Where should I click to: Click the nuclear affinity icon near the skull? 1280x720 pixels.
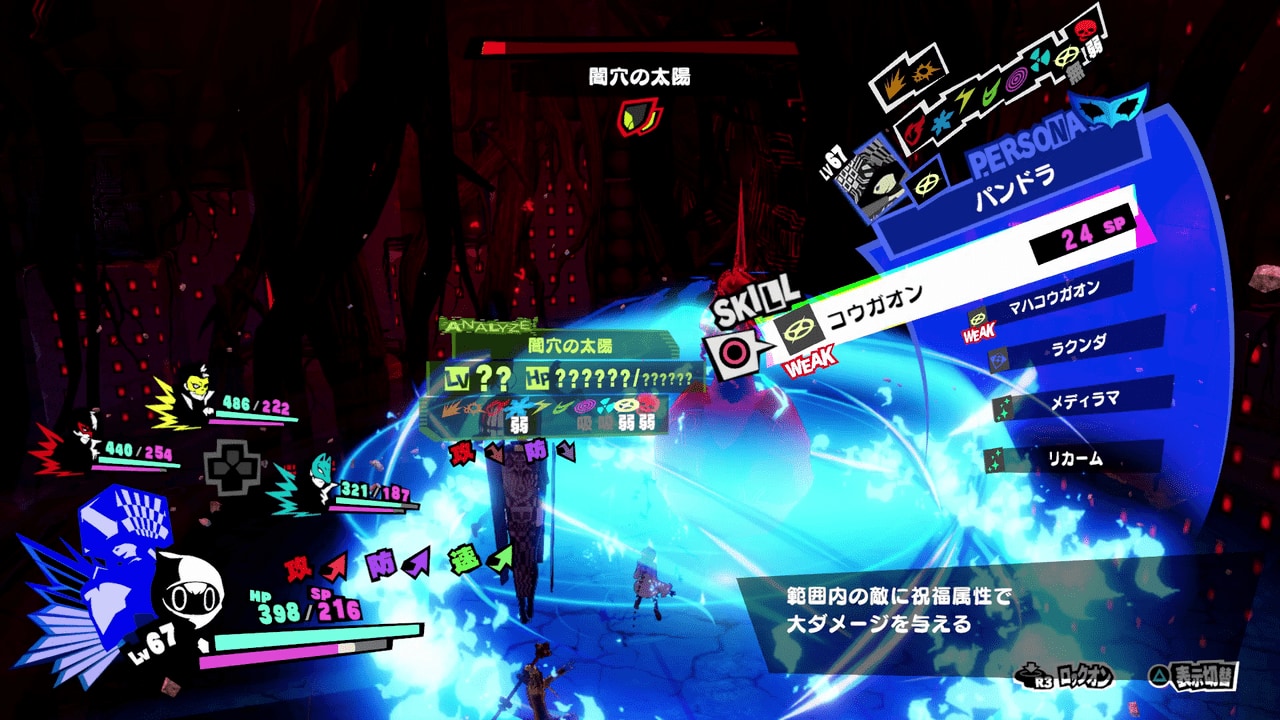click(1039, 59)
